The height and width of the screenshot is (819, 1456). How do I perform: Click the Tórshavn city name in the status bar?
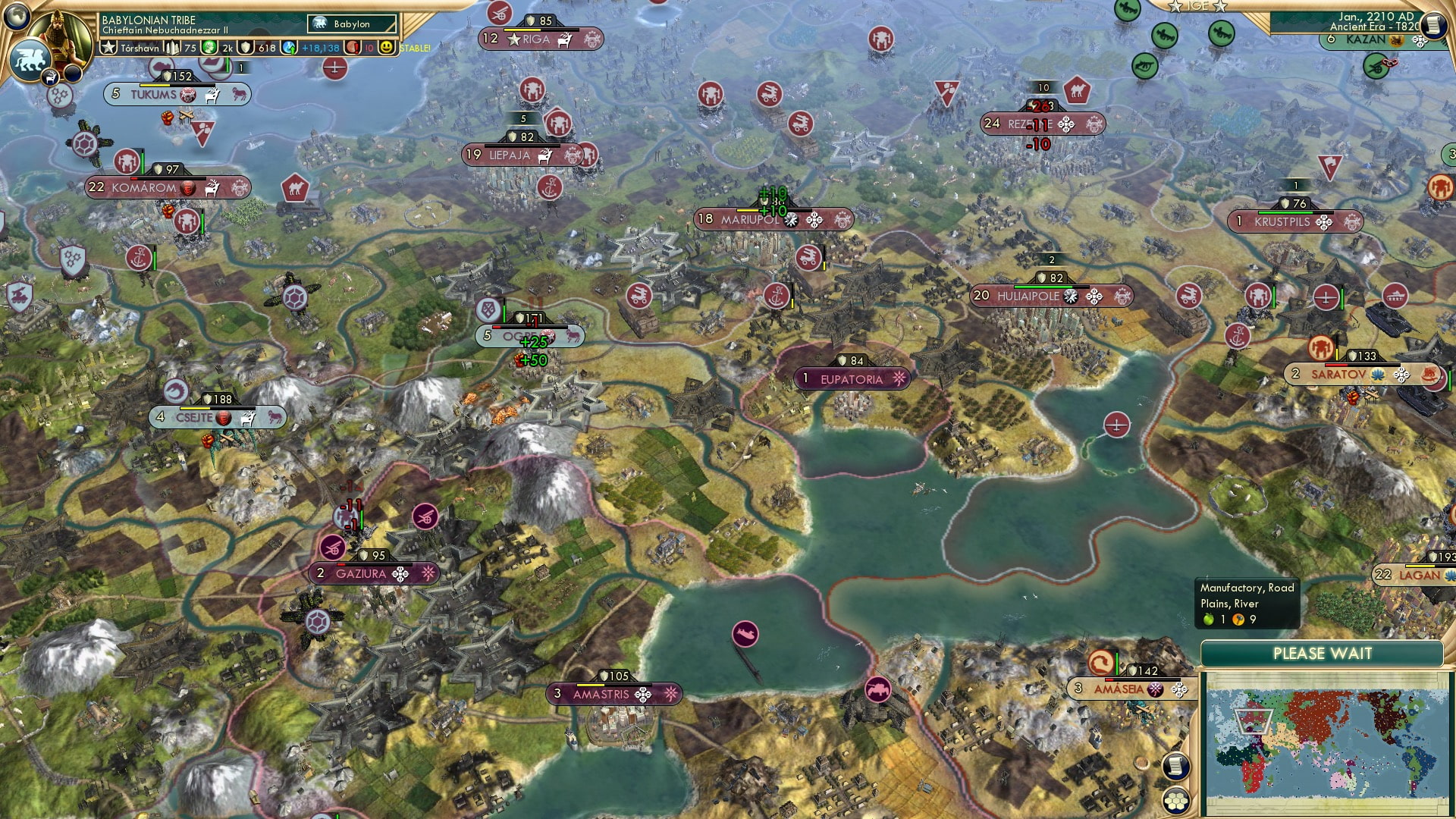(140, 48)
